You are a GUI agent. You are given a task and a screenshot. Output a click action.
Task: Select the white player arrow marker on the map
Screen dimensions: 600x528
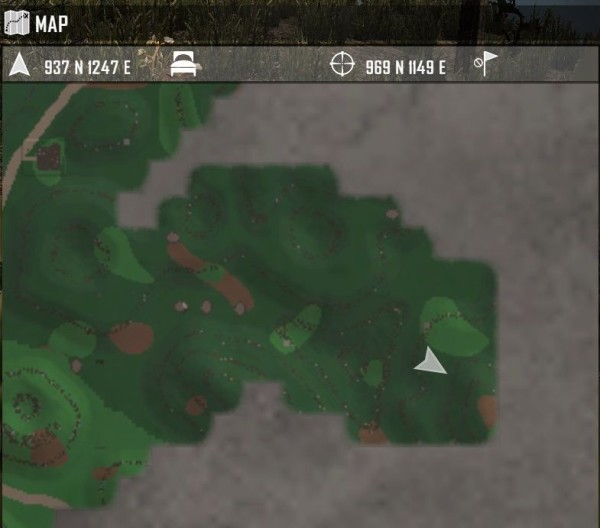[x=430, y=362]
